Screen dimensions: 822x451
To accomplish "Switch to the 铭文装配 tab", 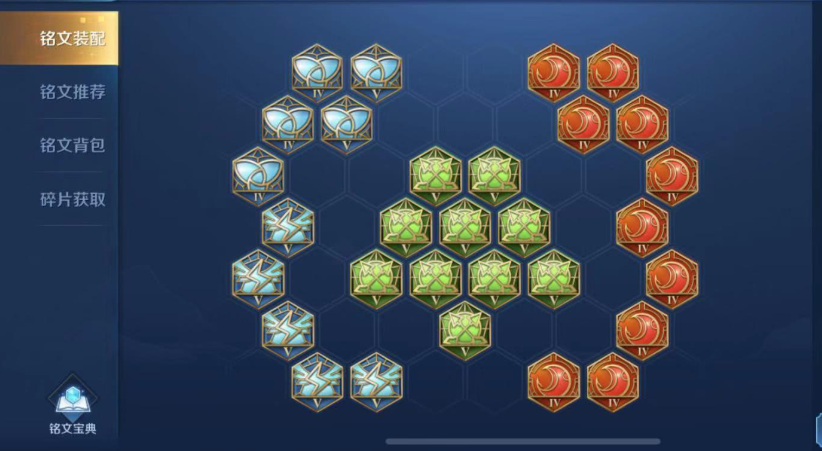I will tap(70, 39).
